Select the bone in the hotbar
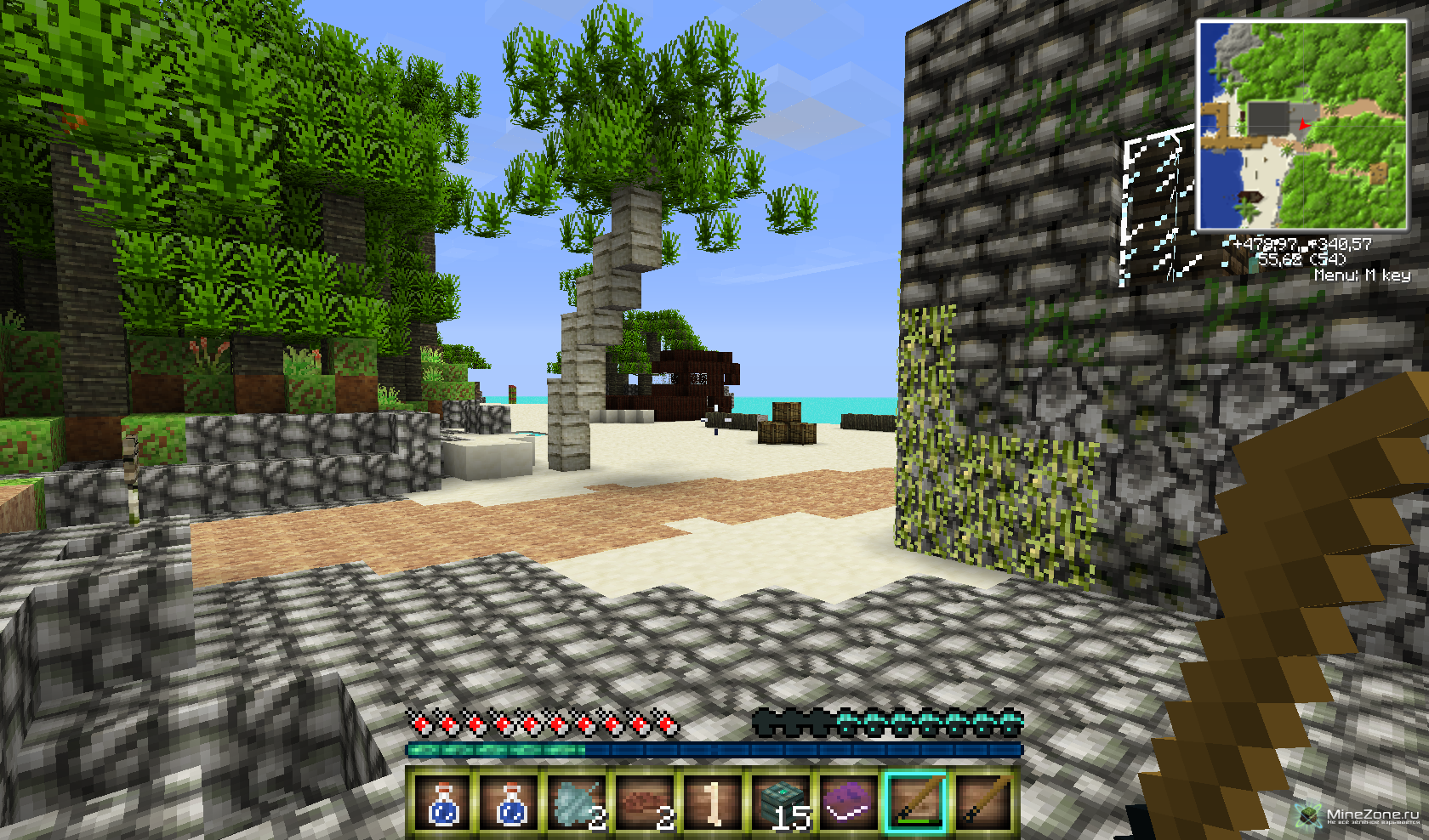The image size is (1429, 840). point(713,803)
